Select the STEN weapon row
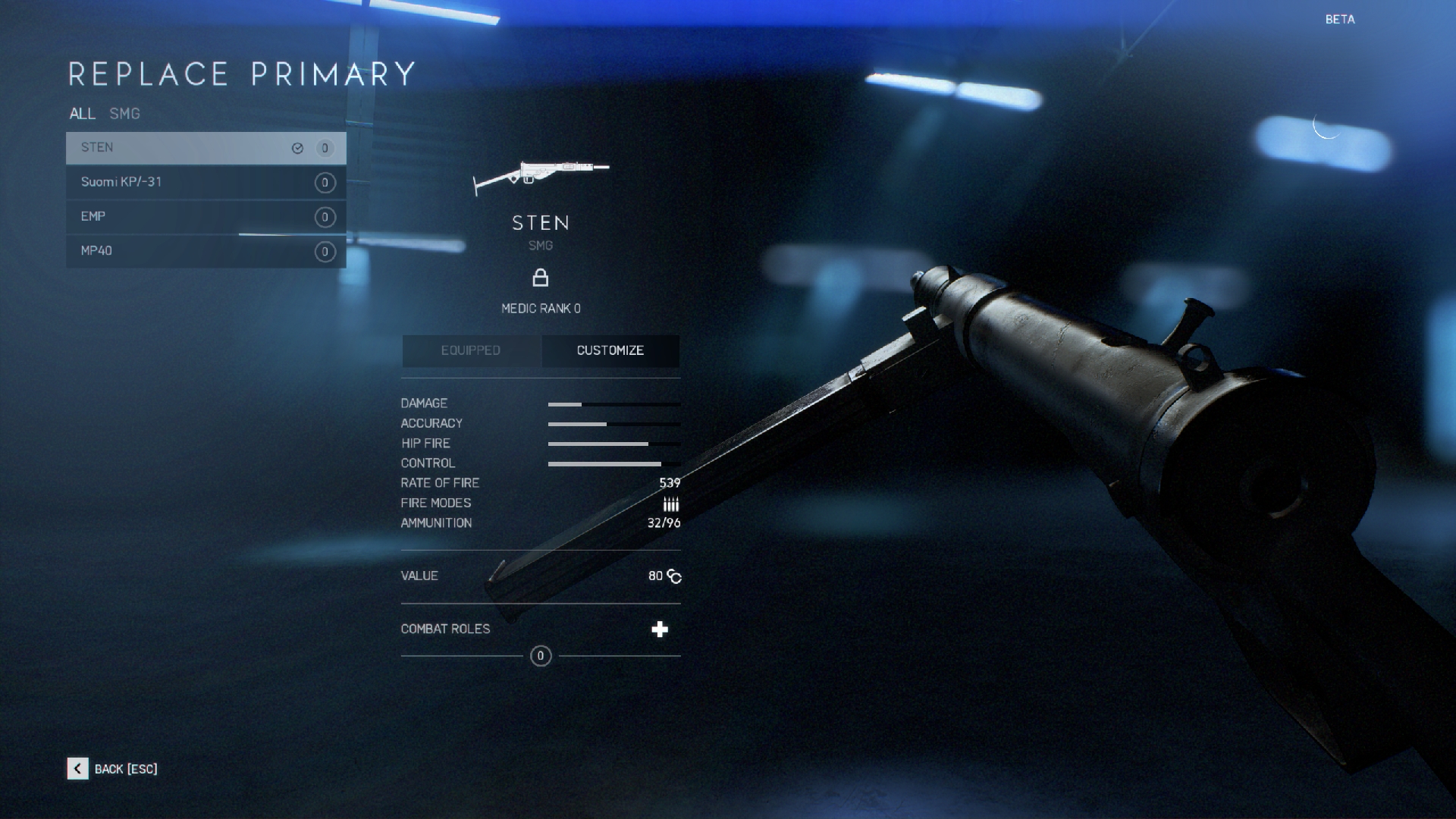Screen dimensions: 1456x819 205,148
